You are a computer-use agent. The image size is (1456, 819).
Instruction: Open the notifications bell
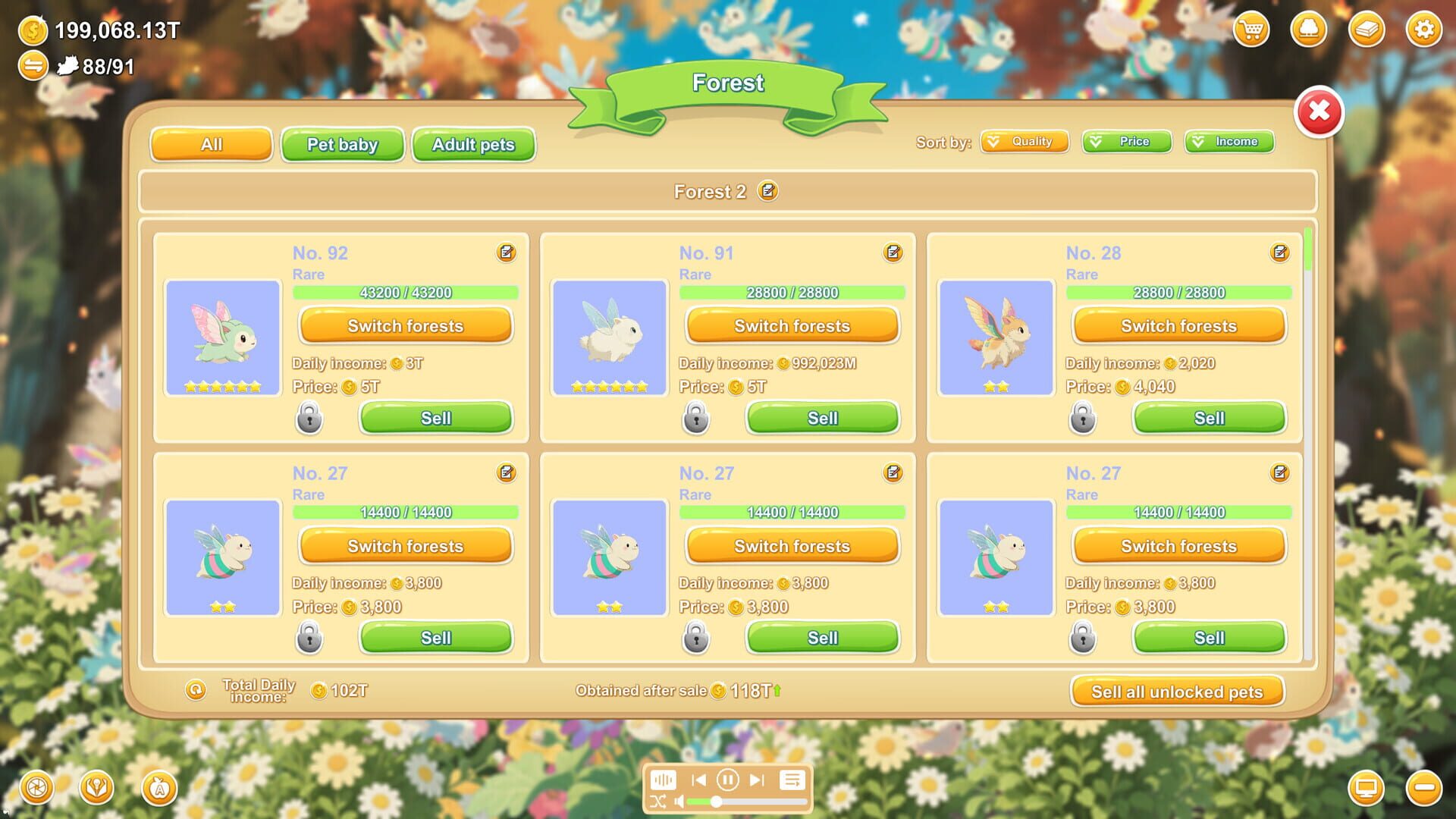(1308, 30)
